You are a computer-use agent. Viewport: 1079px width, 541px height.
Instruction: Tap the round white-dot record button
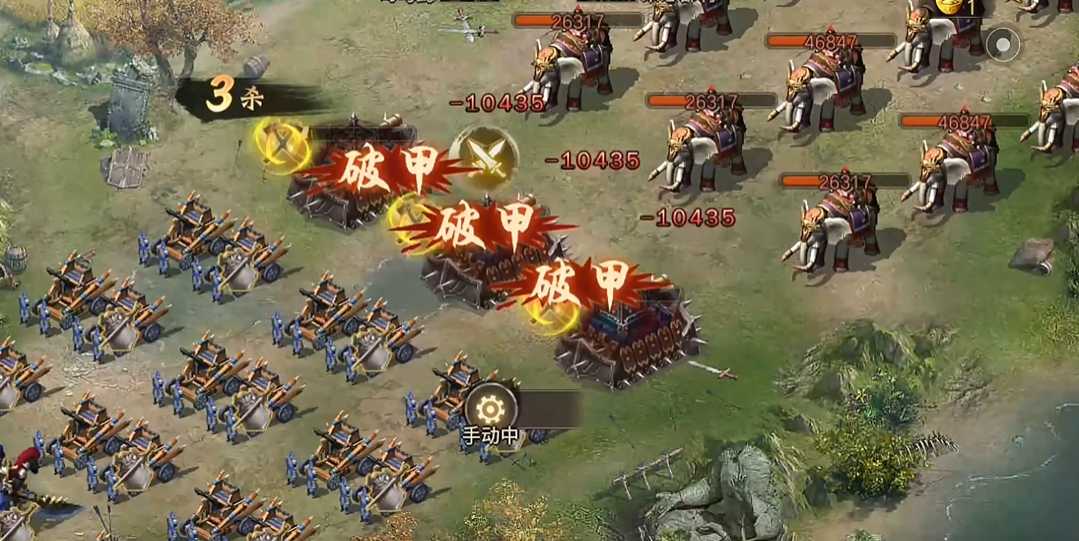(x=1001, y=44)
